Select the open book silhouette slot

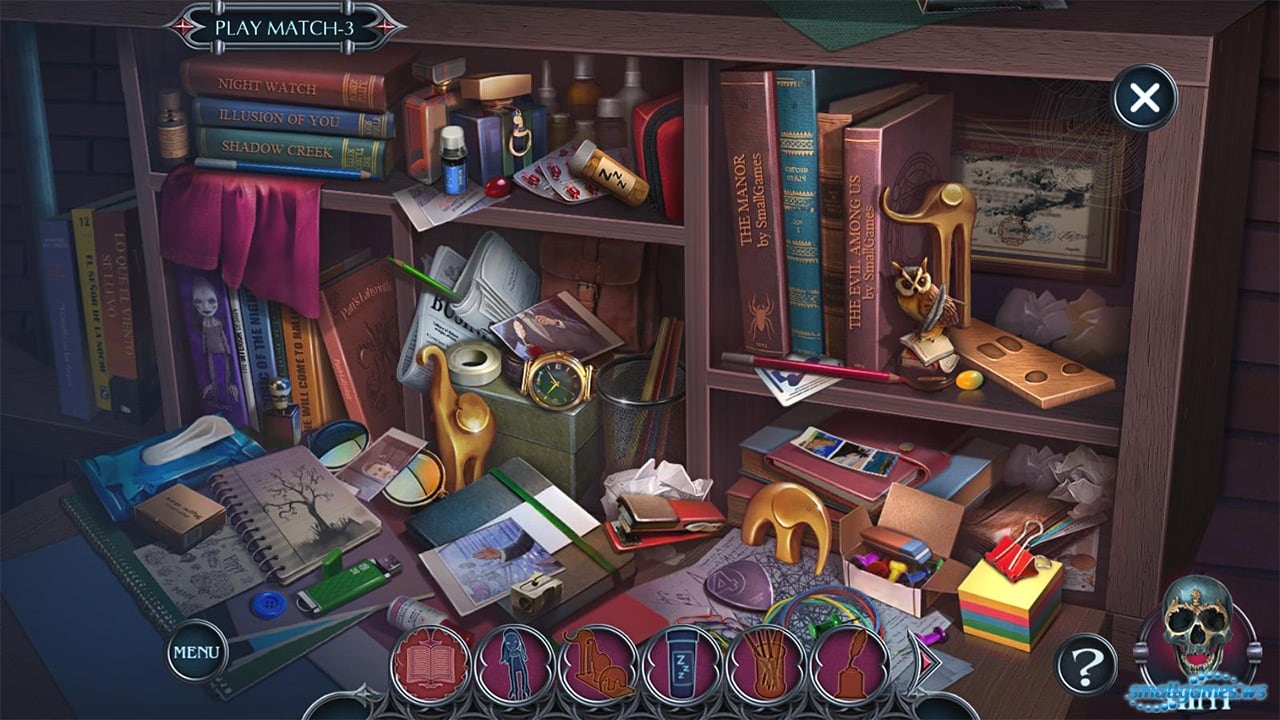(x=430, y=662)
